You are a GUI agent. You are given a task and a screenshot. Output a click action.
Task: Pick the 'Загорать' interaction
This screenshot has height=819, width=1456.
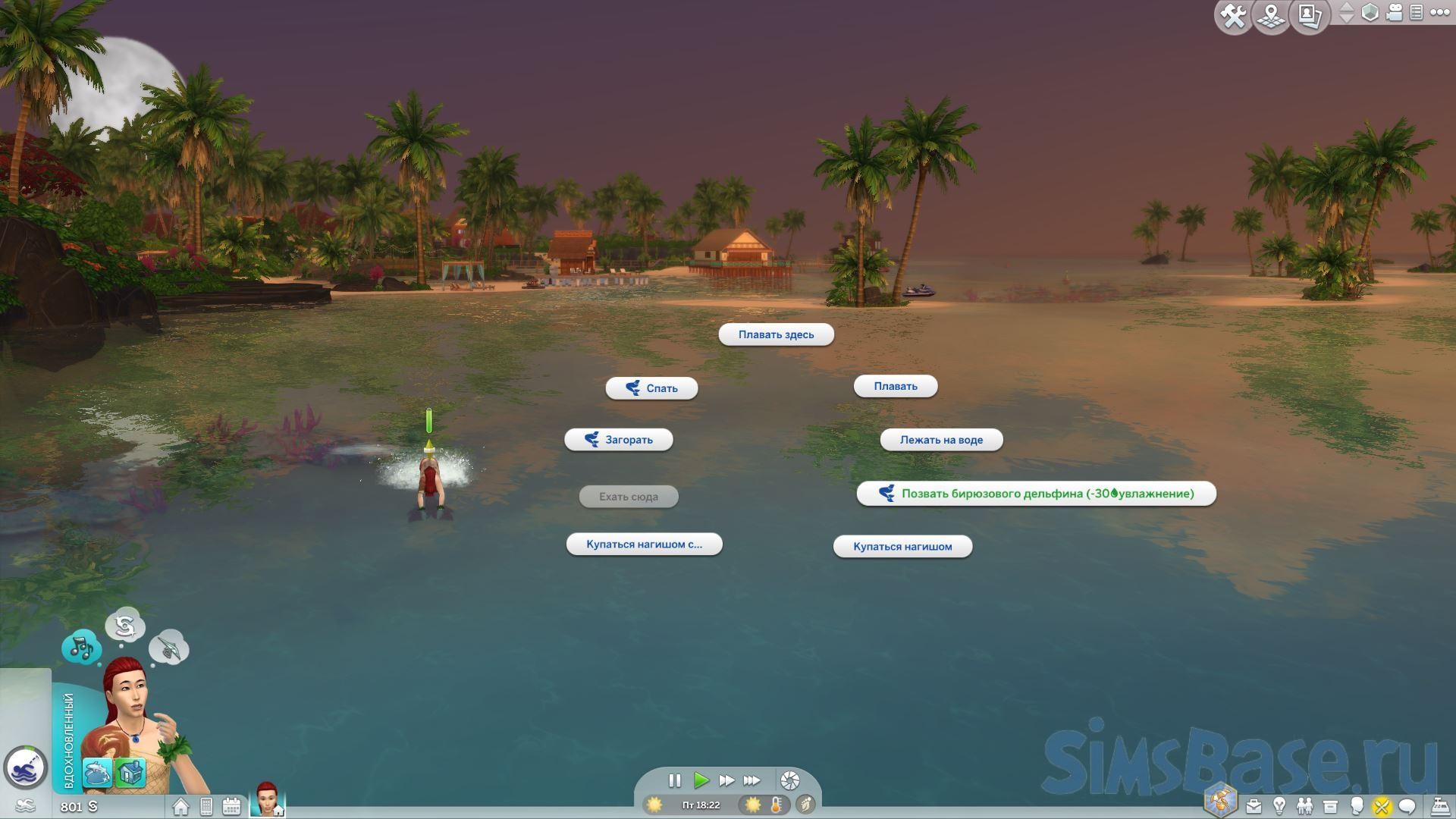[619, 440]
